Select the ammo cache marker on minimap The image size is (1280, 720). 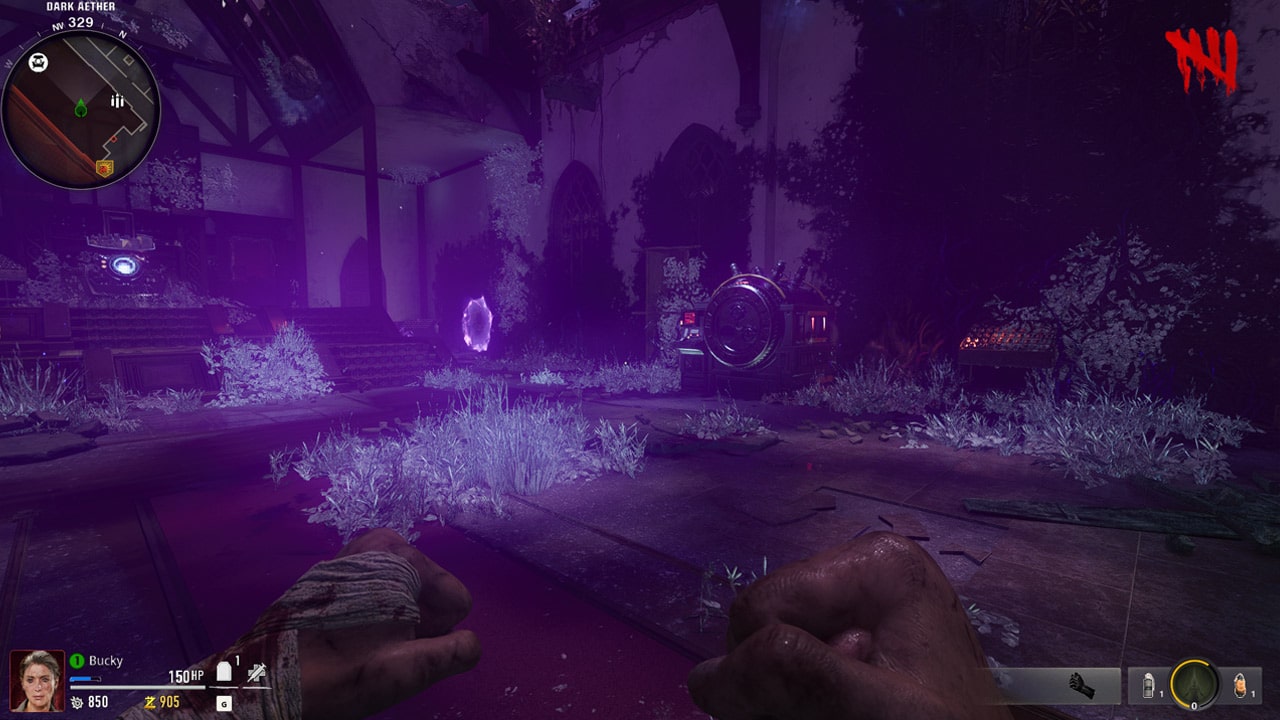click(118, 100)
